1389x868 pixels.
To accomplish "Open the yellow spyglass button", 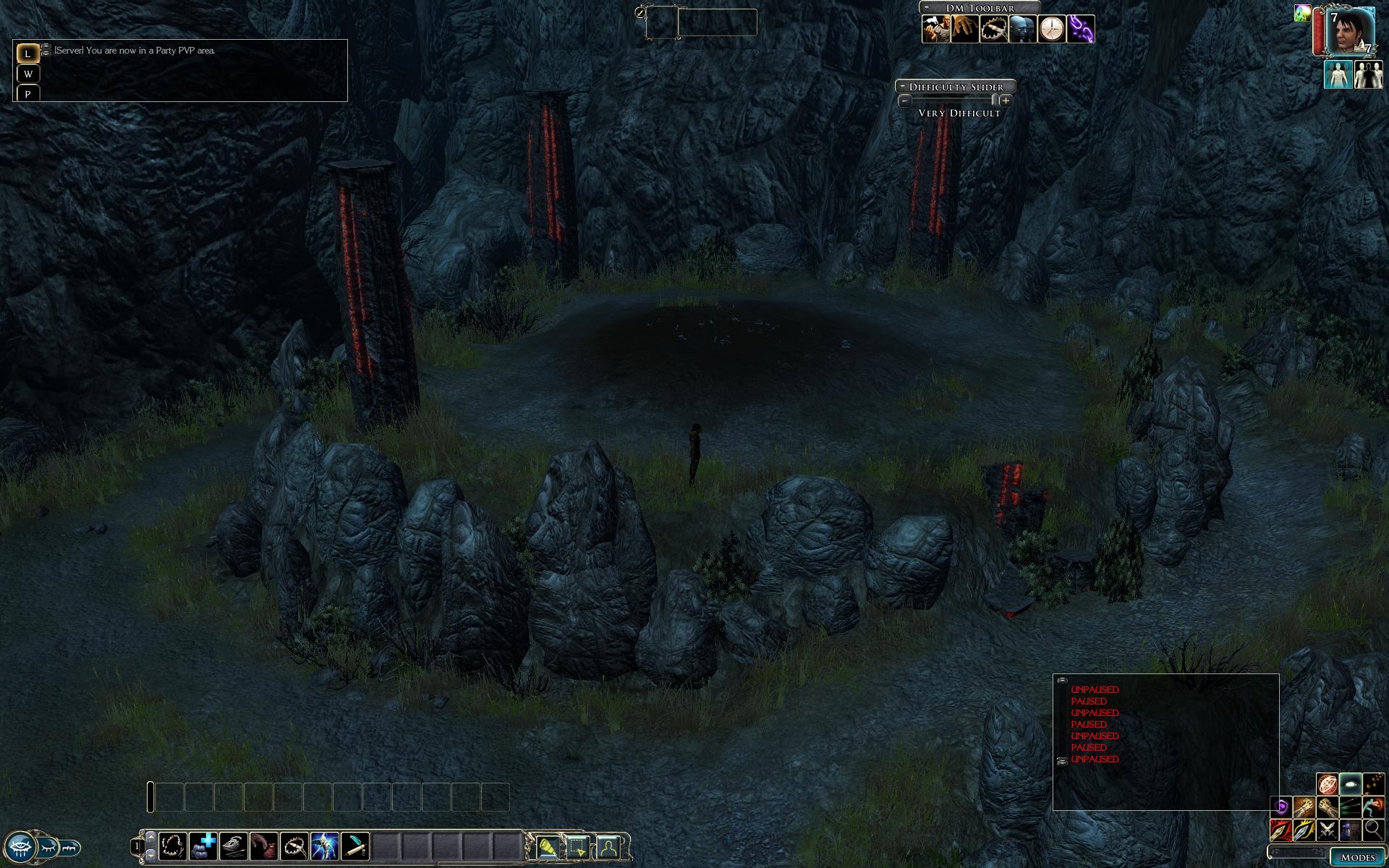I will [x=548, y=846].
